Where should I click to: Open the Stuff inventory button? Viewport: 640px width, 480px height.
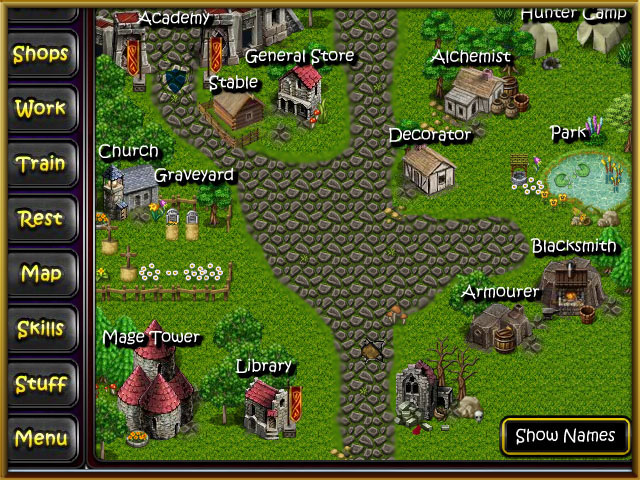coord(41,383)
